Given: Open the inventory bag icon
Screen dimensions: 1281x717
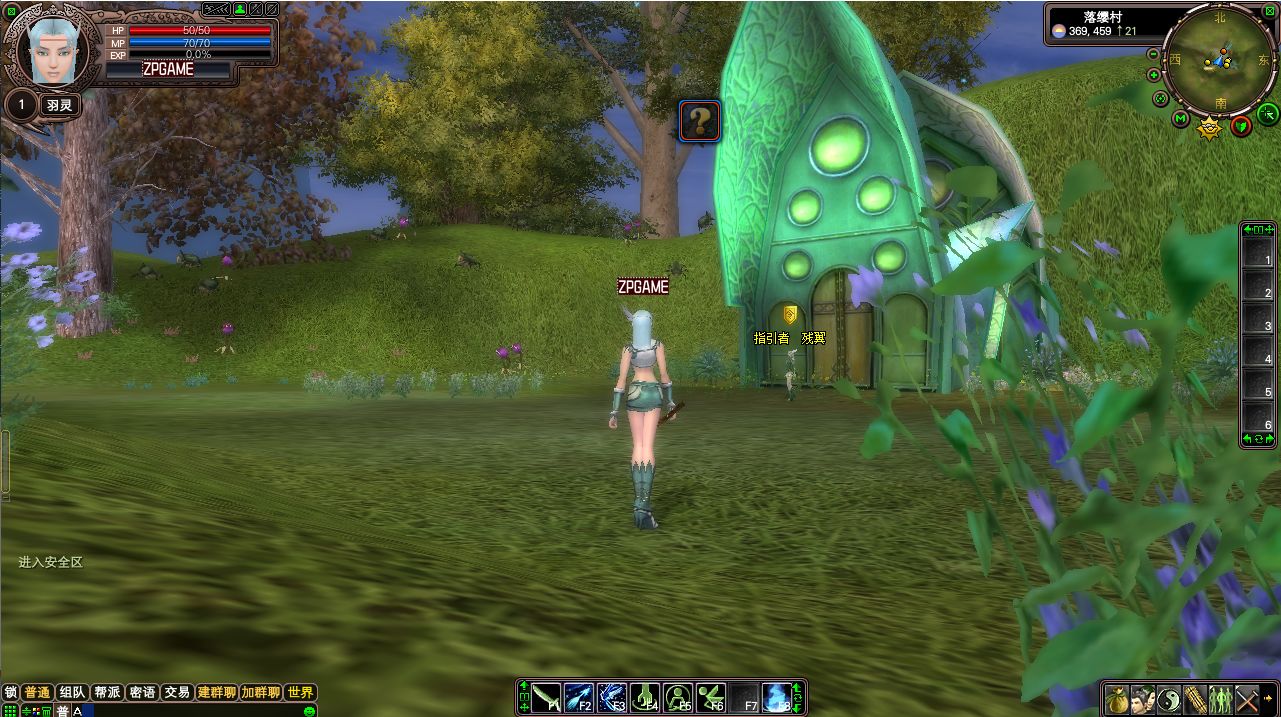Looking at the screenshot, I should click(x=1117, y=698).
